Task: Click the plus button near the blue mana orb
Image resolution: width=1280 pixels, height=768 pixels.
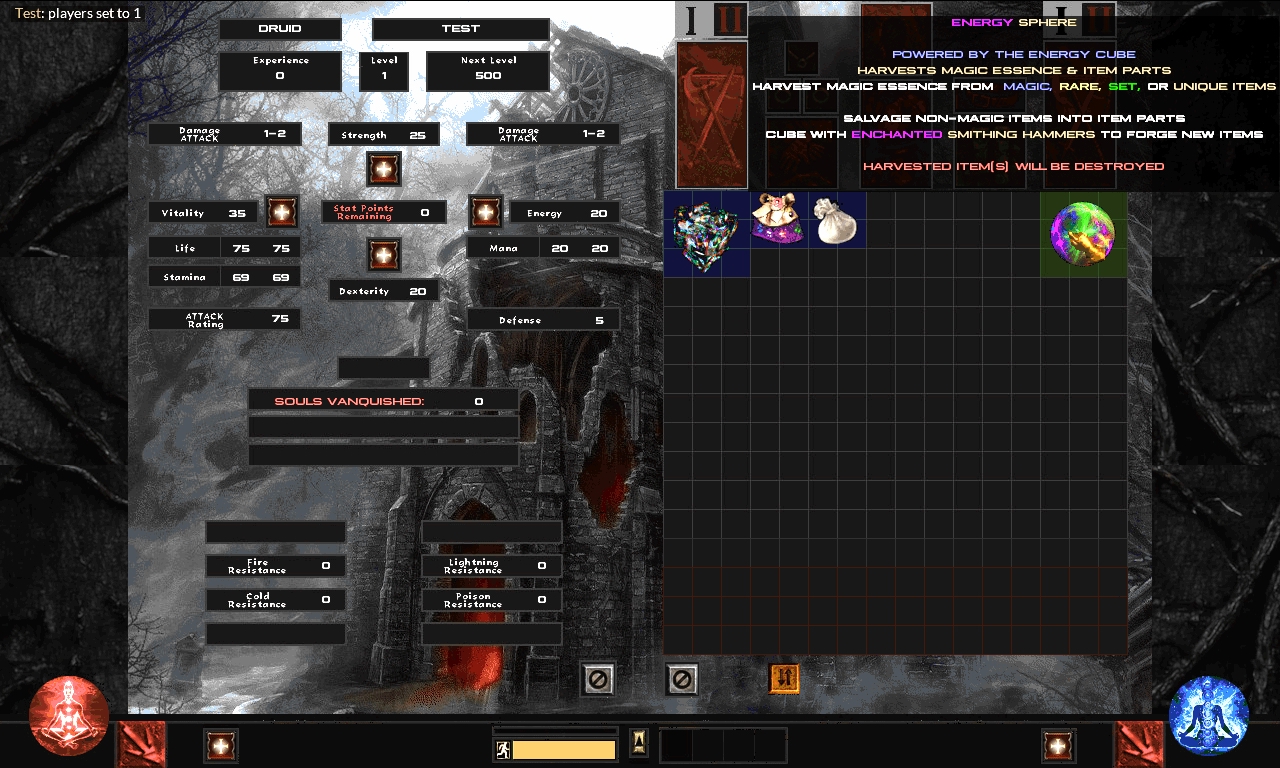Action: (x=1058, y=745)
